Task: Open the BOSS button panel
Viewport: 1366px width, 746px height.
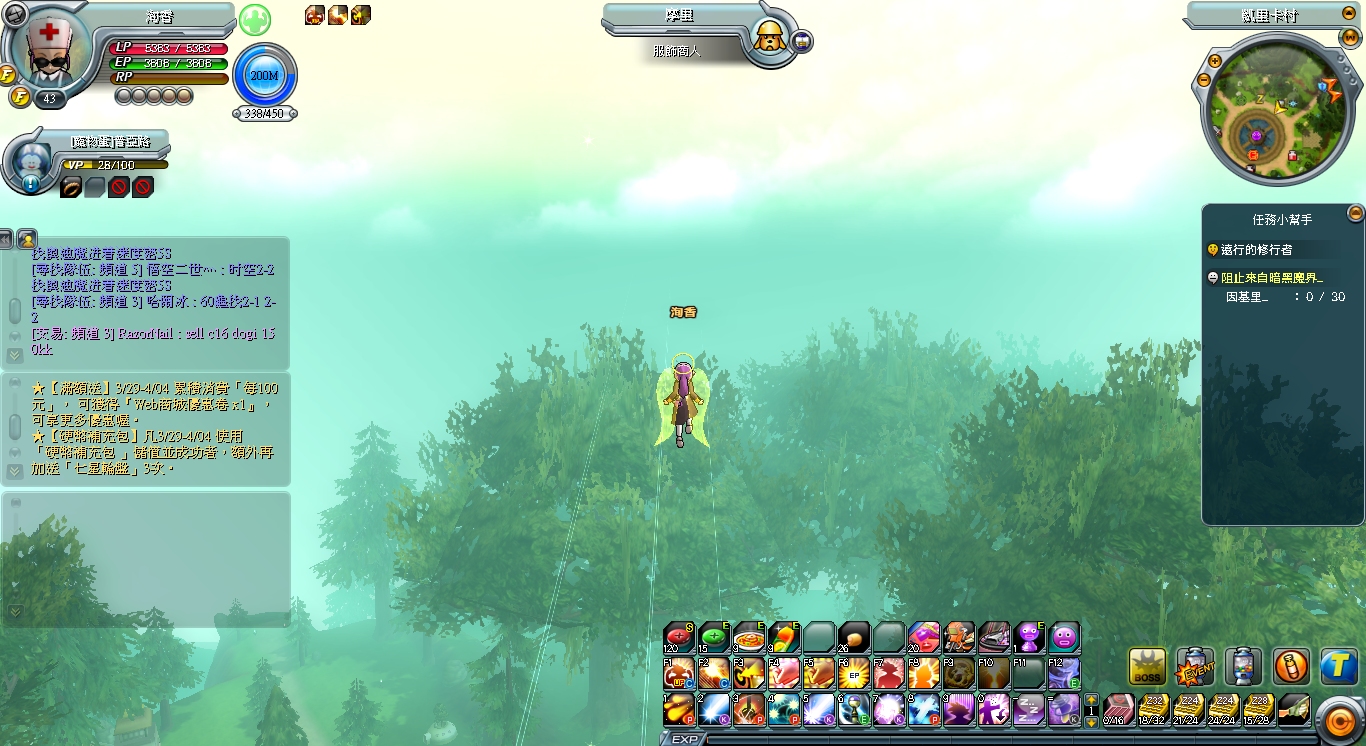Action: [x=1147, y=667]
